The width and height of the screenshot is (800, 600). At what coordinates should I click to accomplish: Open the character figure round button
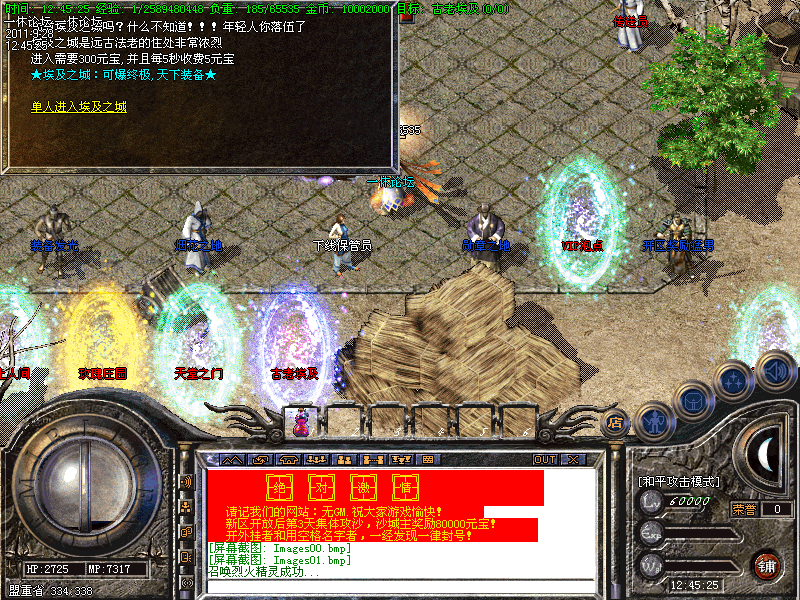[x=654, y=421]
